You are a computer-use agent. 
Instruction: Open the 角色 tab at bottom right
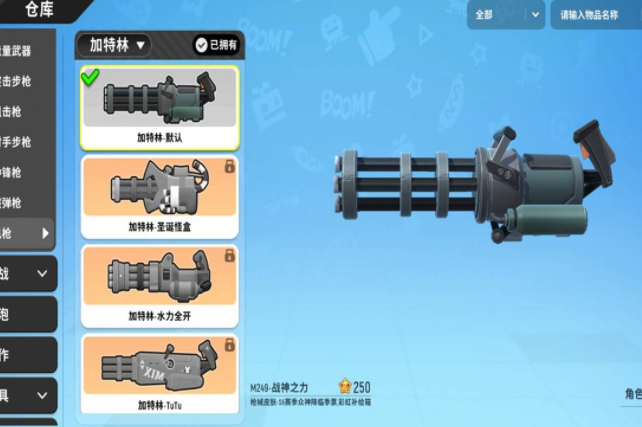(630, 394)
